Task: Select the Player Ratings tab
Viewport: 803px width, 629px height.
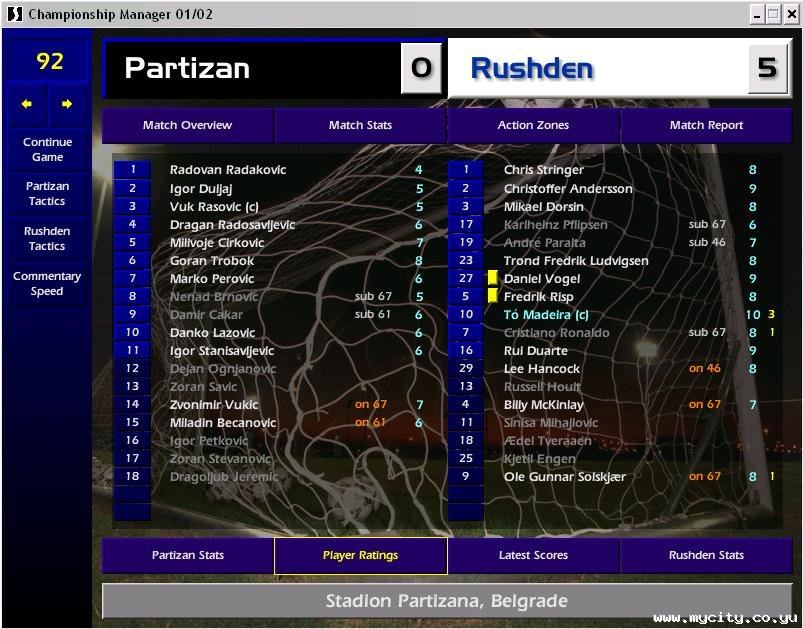Action: pos(360,556)
